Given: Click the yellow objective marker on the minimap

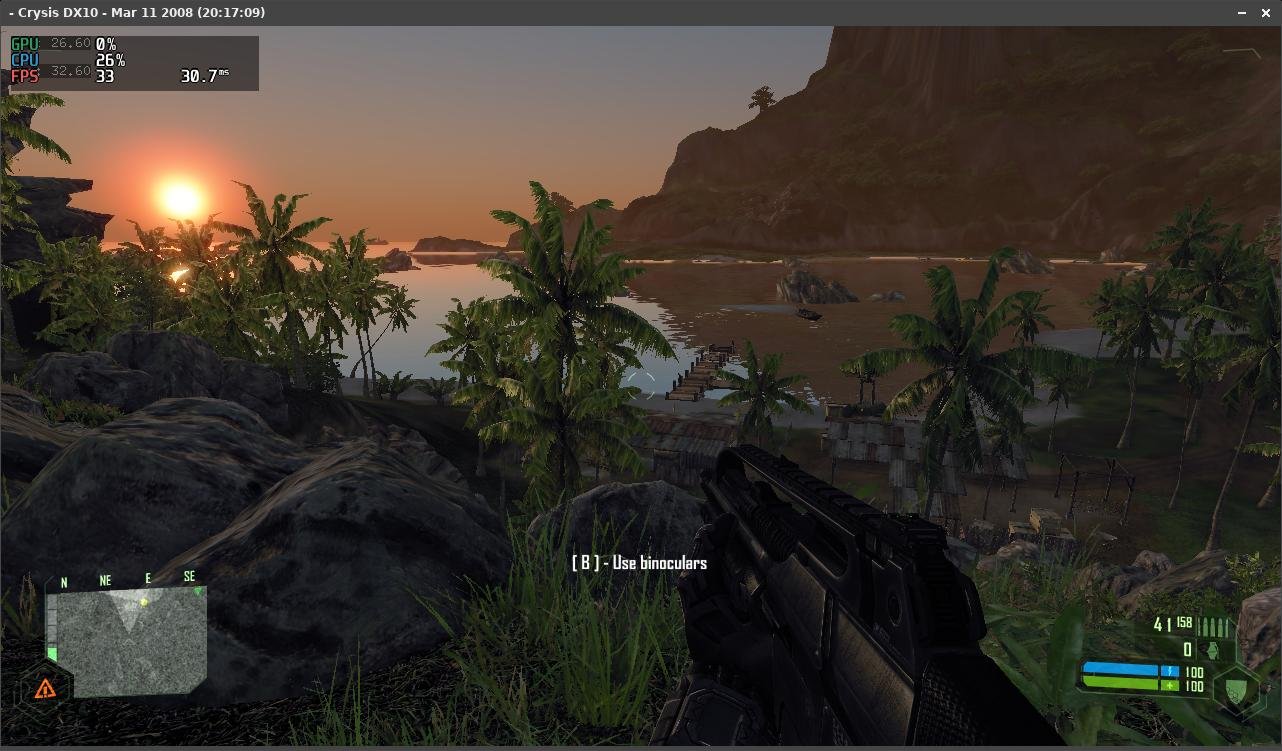Looking at the screenshot, I should (x=144, y=602).
